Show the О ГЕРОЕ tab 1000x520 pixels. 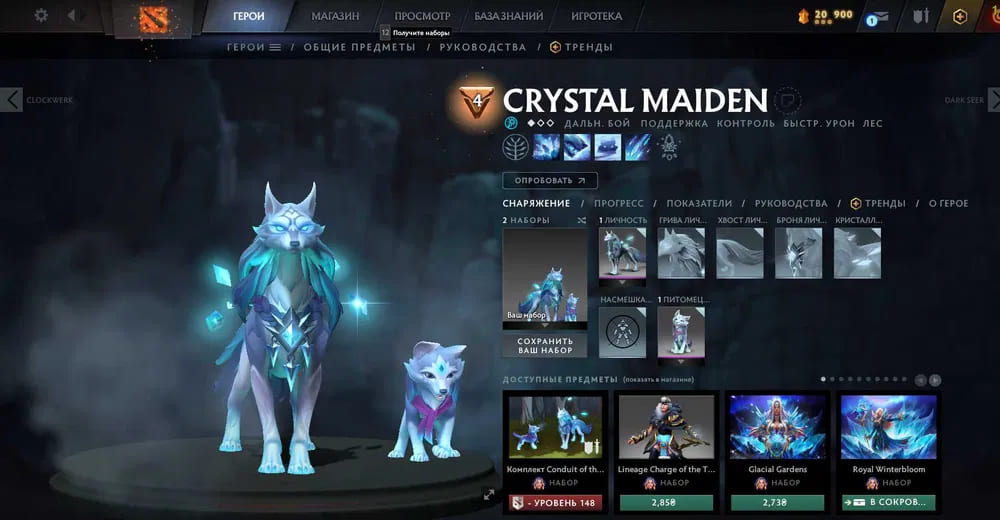948,203
